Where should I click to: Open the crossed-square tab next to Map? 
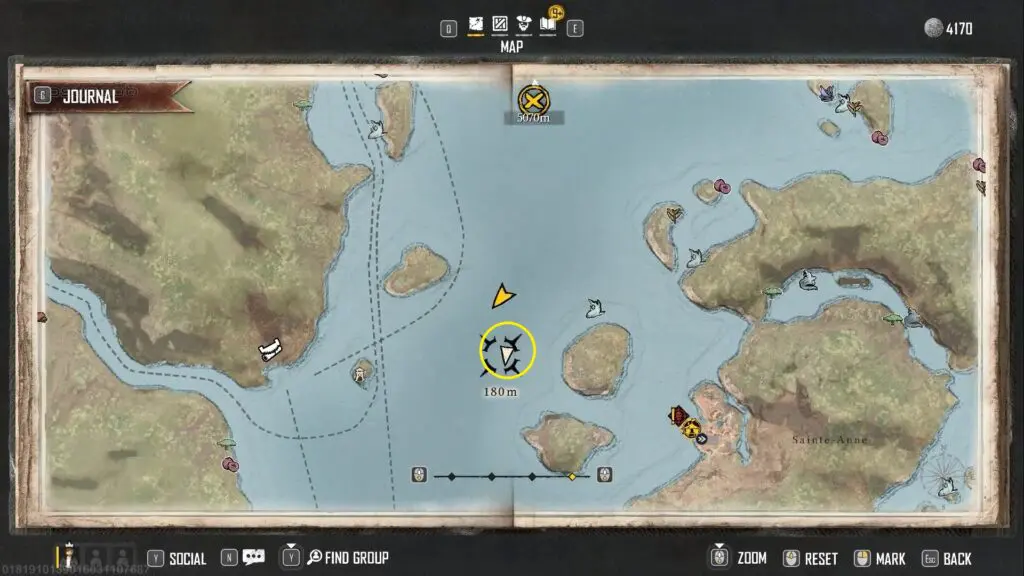coord(500,23)
